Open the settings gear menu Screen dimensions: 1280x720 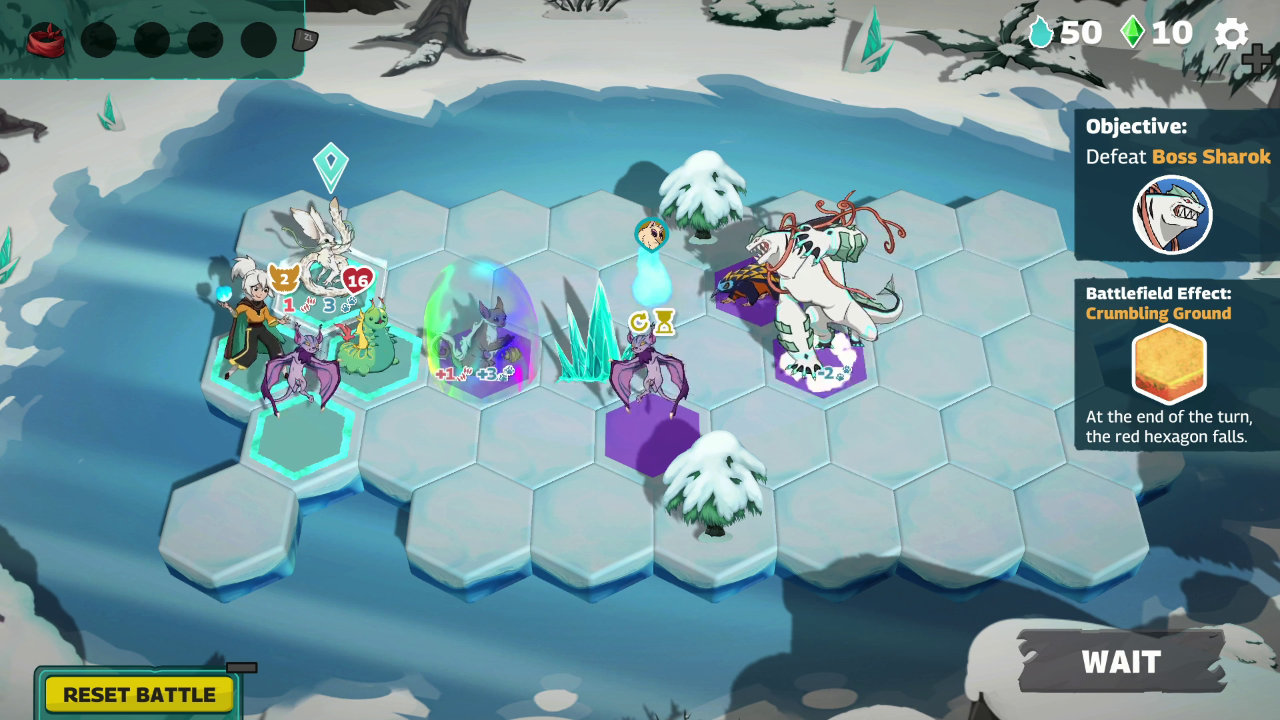coord(1231,34)
